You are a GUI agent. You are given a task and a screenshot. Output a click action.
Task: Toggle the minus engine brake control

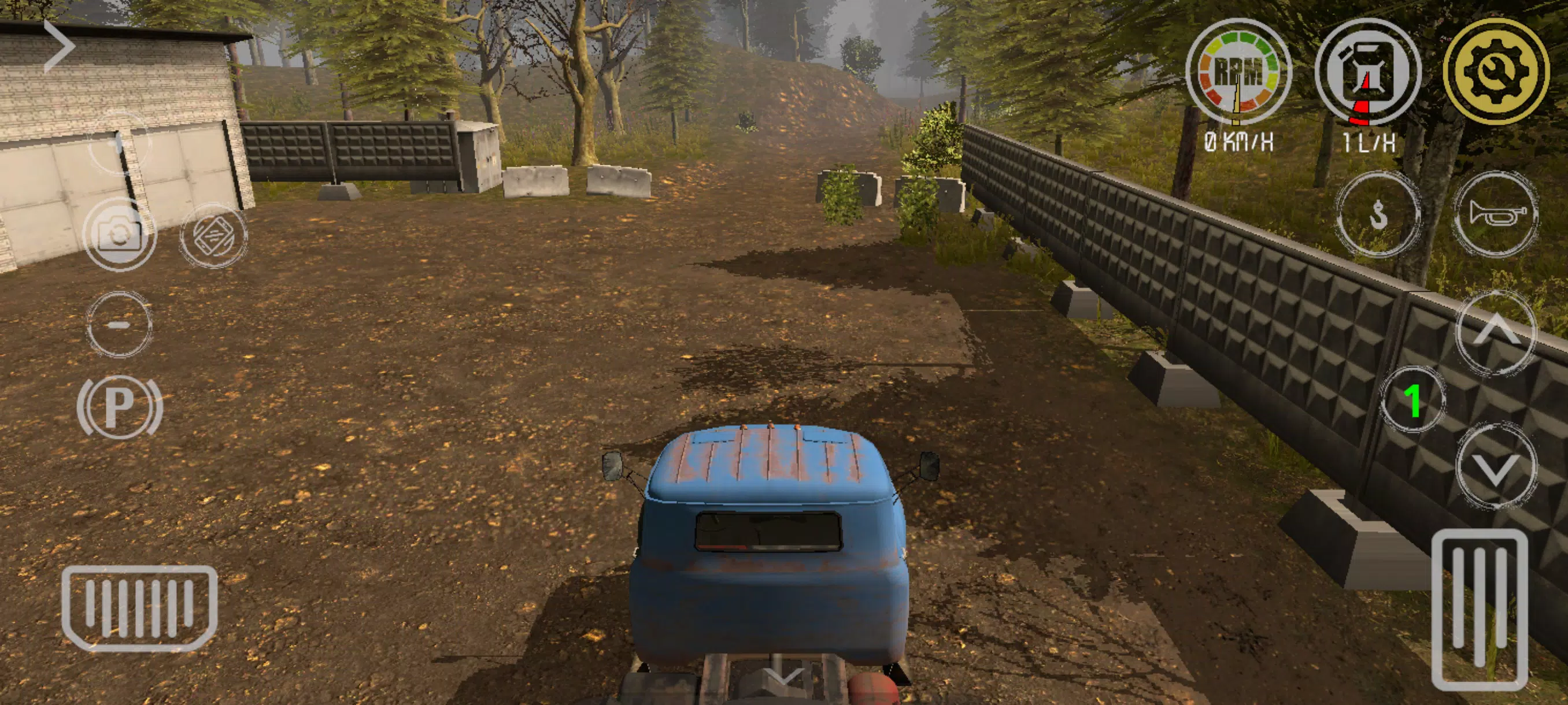(x=119, y=325)
